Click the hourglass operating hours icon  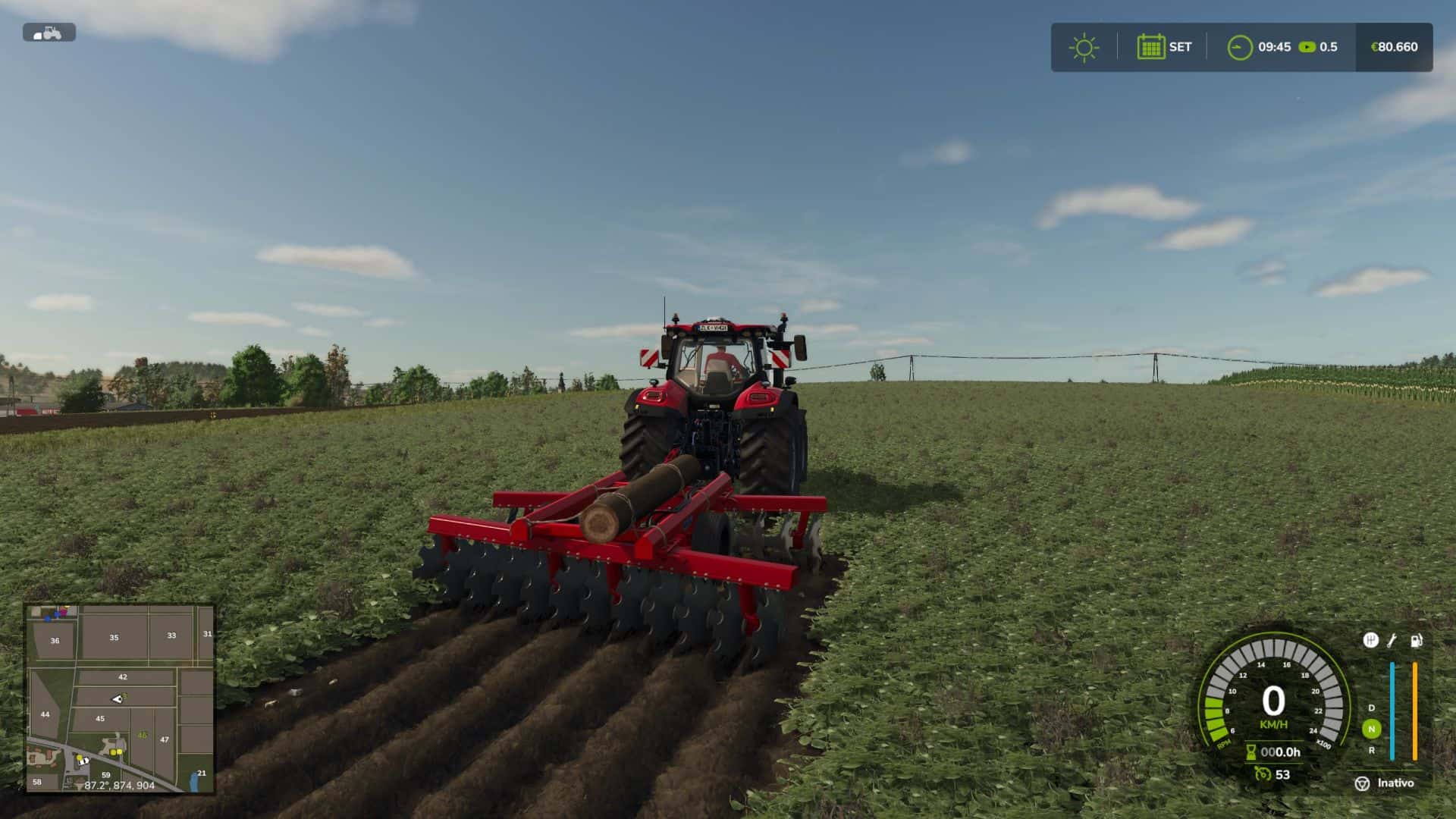point(1250,752)
